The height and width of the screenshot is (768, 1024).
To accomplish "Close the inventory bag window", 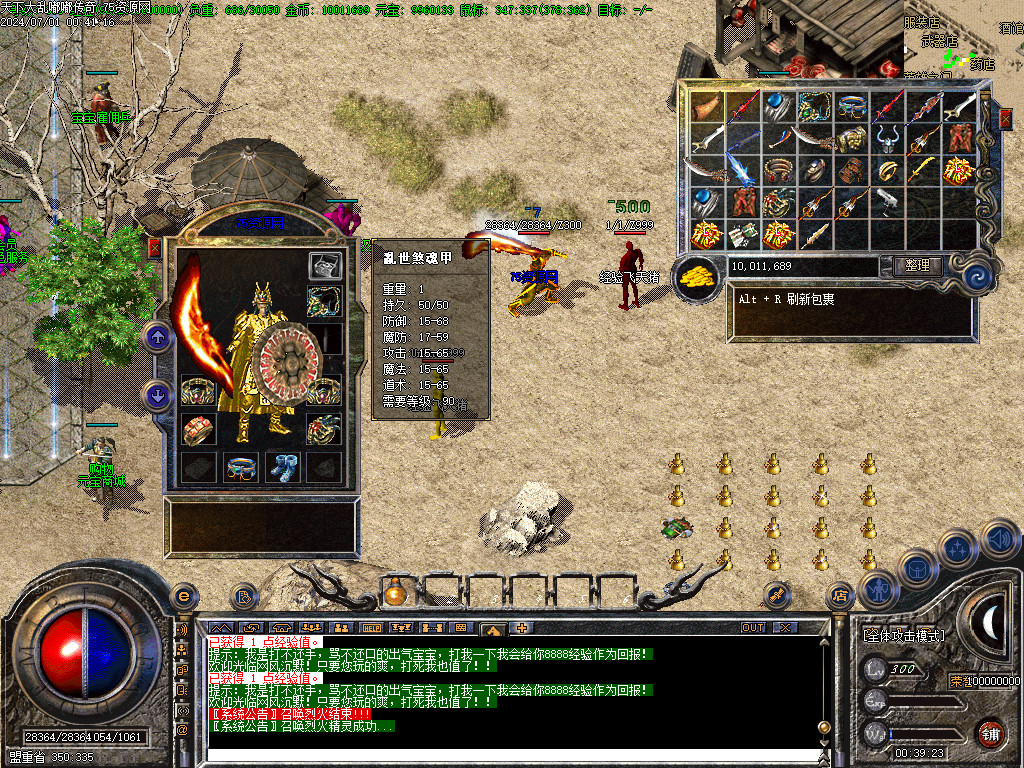I will pyautogui.click(x=1005, y=118).
